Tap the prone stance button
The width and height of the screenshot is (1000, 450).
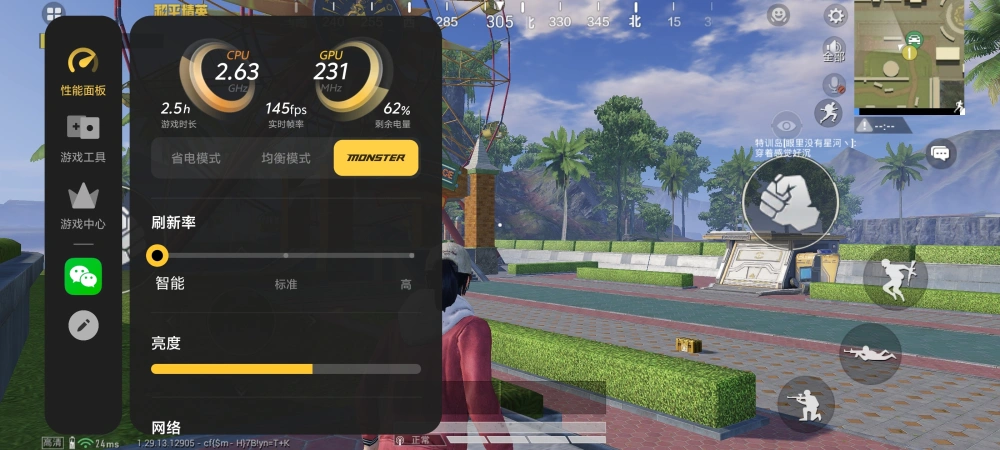870,353
